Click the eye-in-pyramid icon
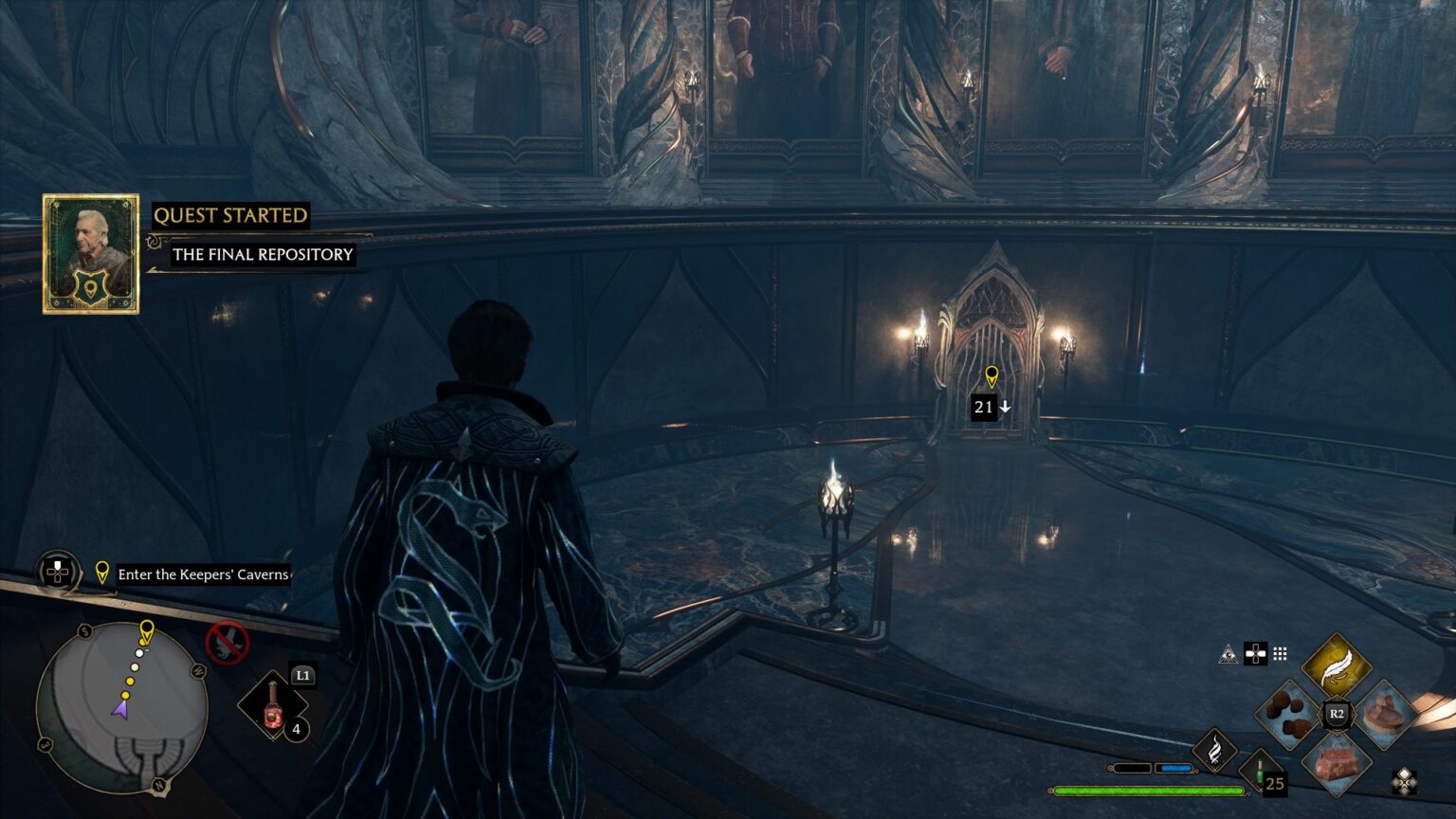 (x=1228, y=654)
